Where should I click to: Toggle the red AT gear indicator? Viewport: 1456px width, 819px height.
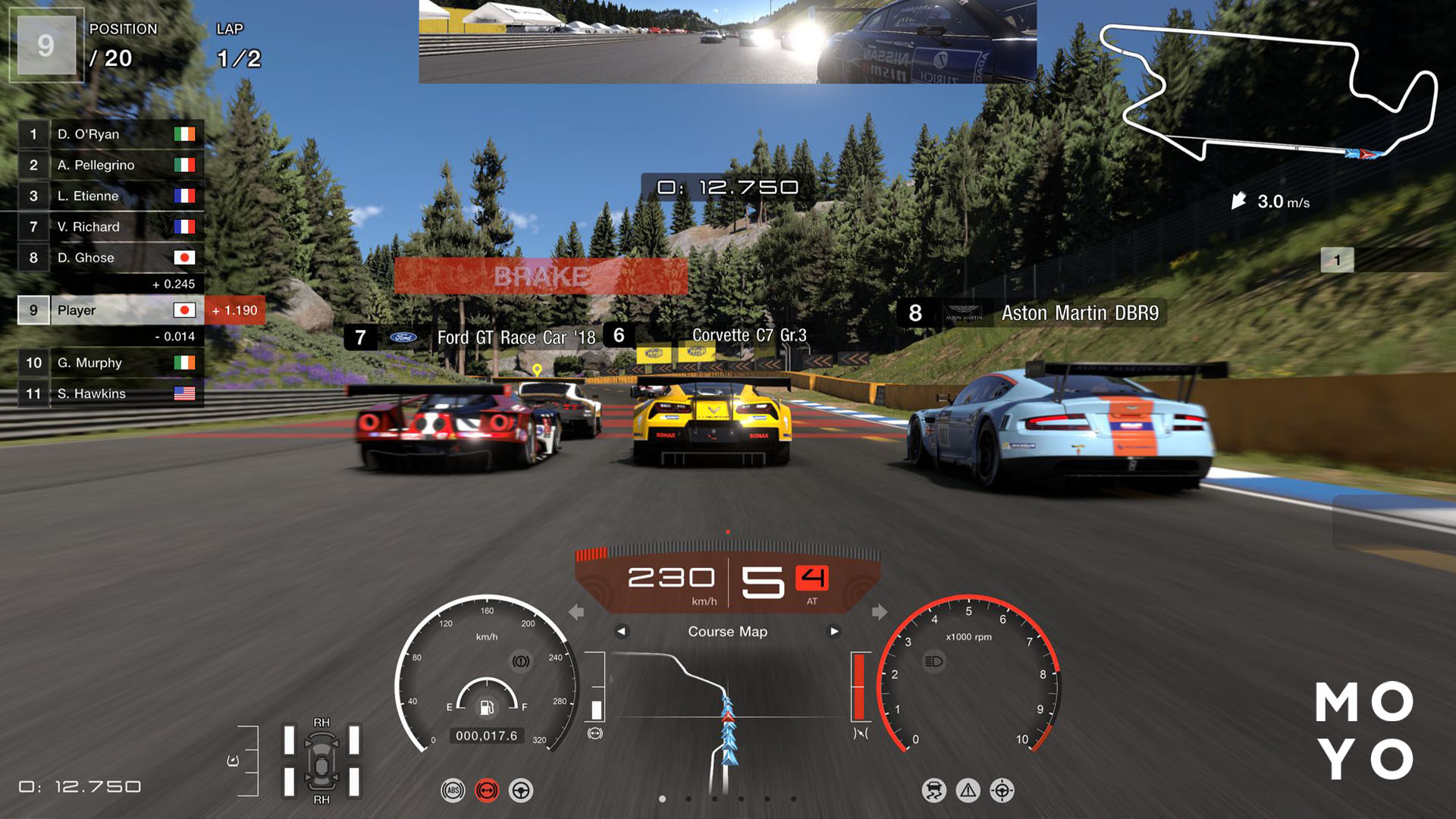812,576
